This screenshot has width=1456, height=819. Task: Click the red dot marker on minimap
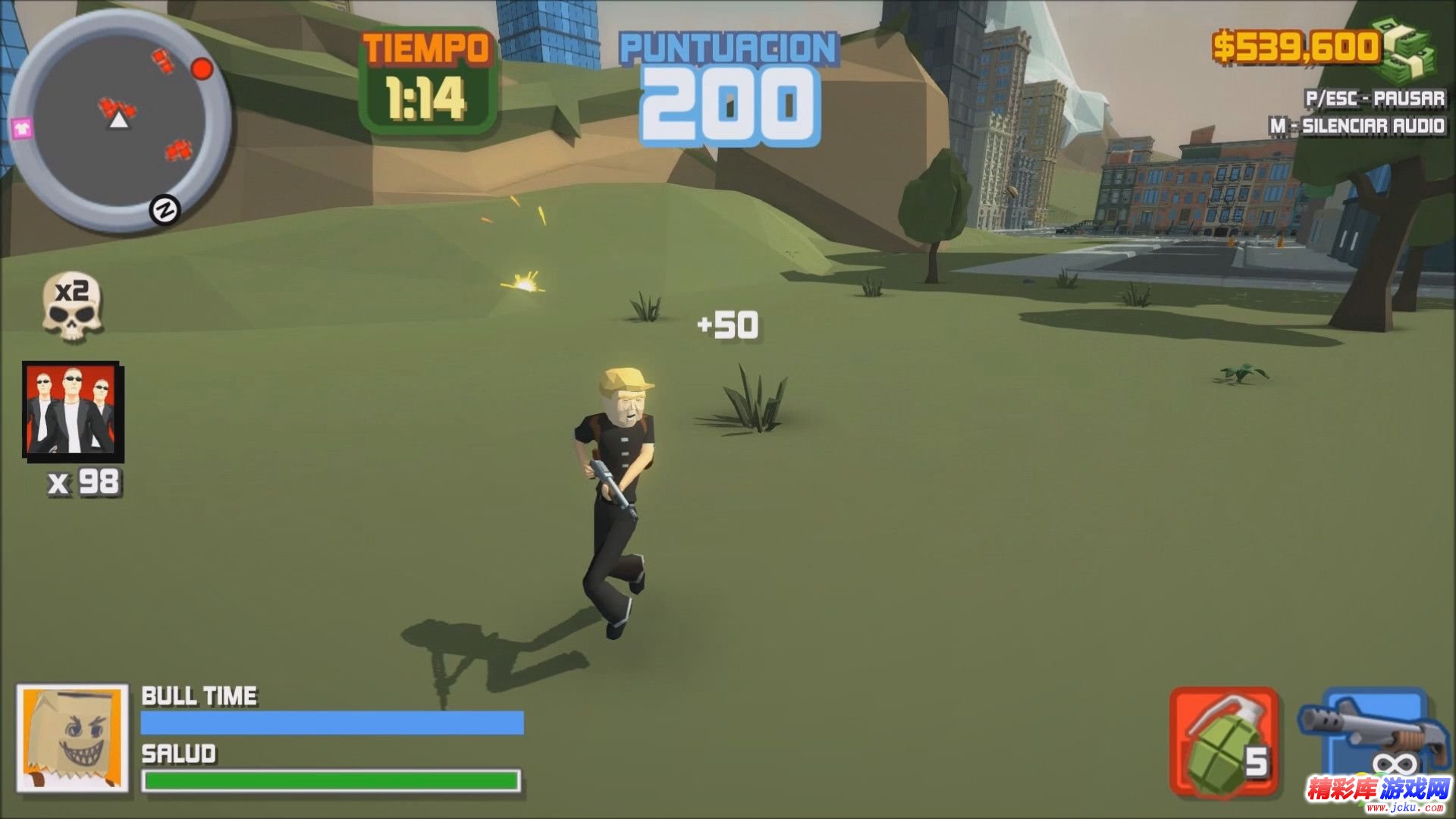pos(201,70)
